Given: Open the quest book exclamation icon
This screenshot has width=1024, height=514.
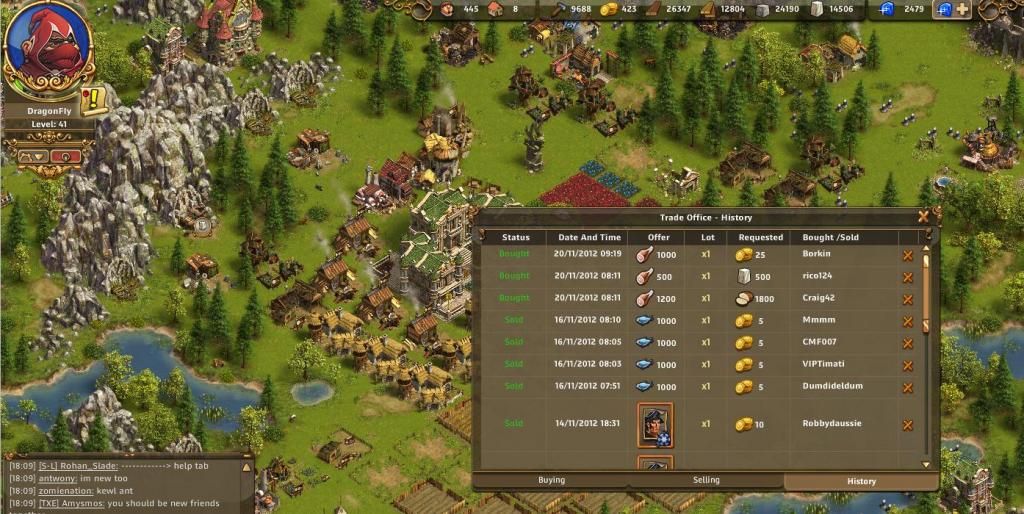Looking at the screenshot, I should 94,100.
